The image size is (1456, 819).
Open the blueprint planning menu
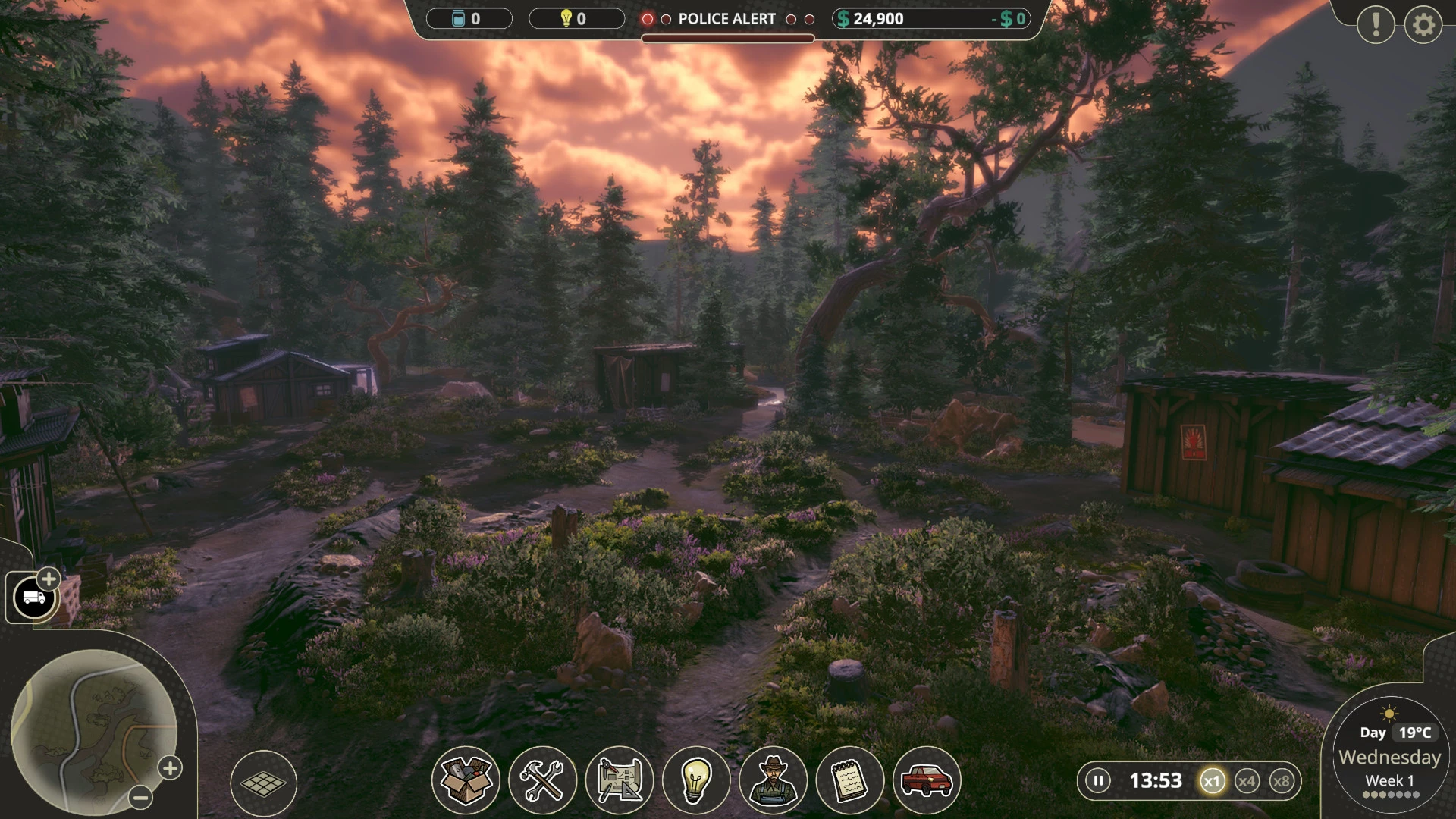point(619,780)
